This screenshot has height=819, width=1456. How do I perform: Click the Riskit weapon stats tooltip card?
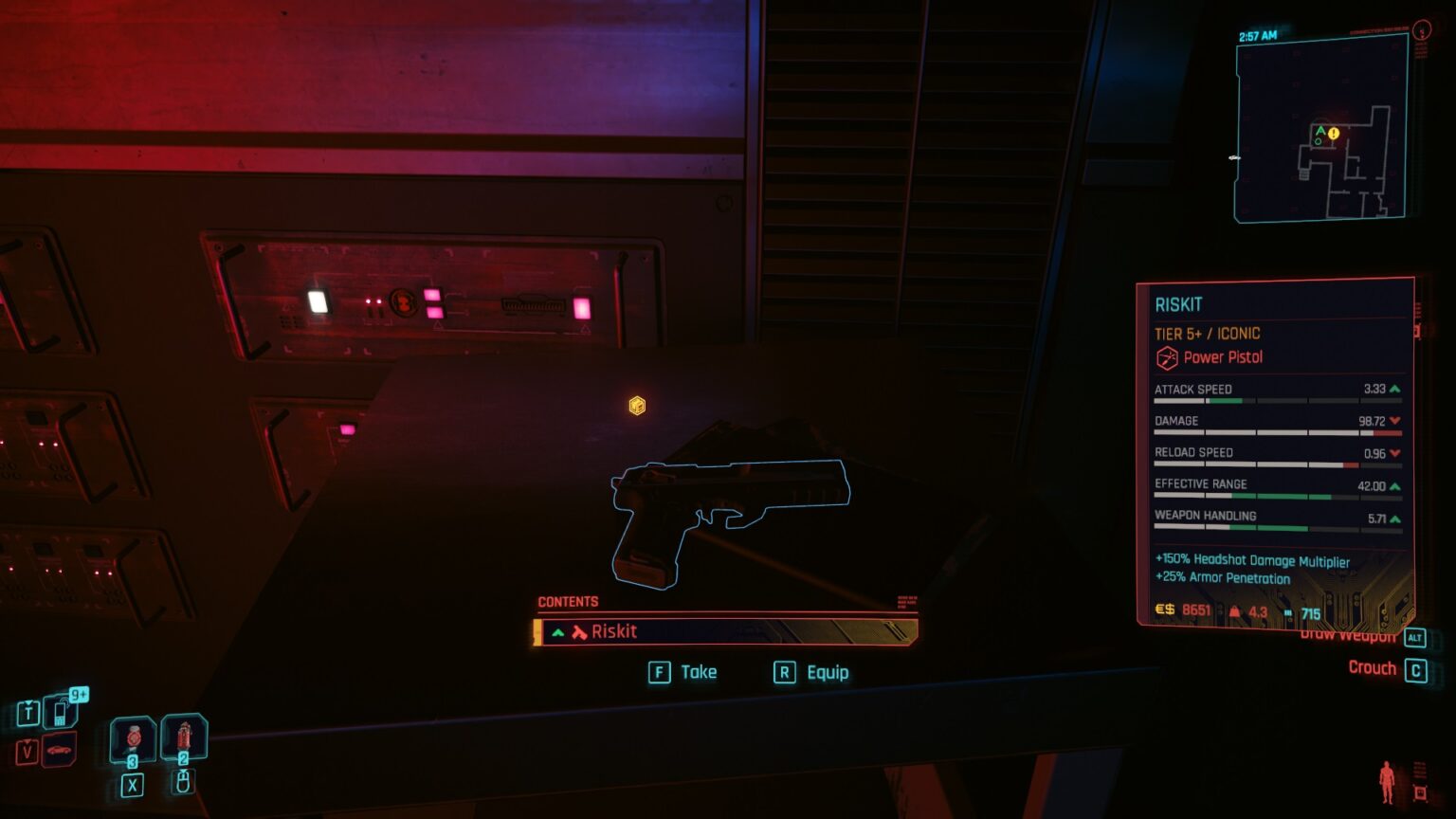1275,452
